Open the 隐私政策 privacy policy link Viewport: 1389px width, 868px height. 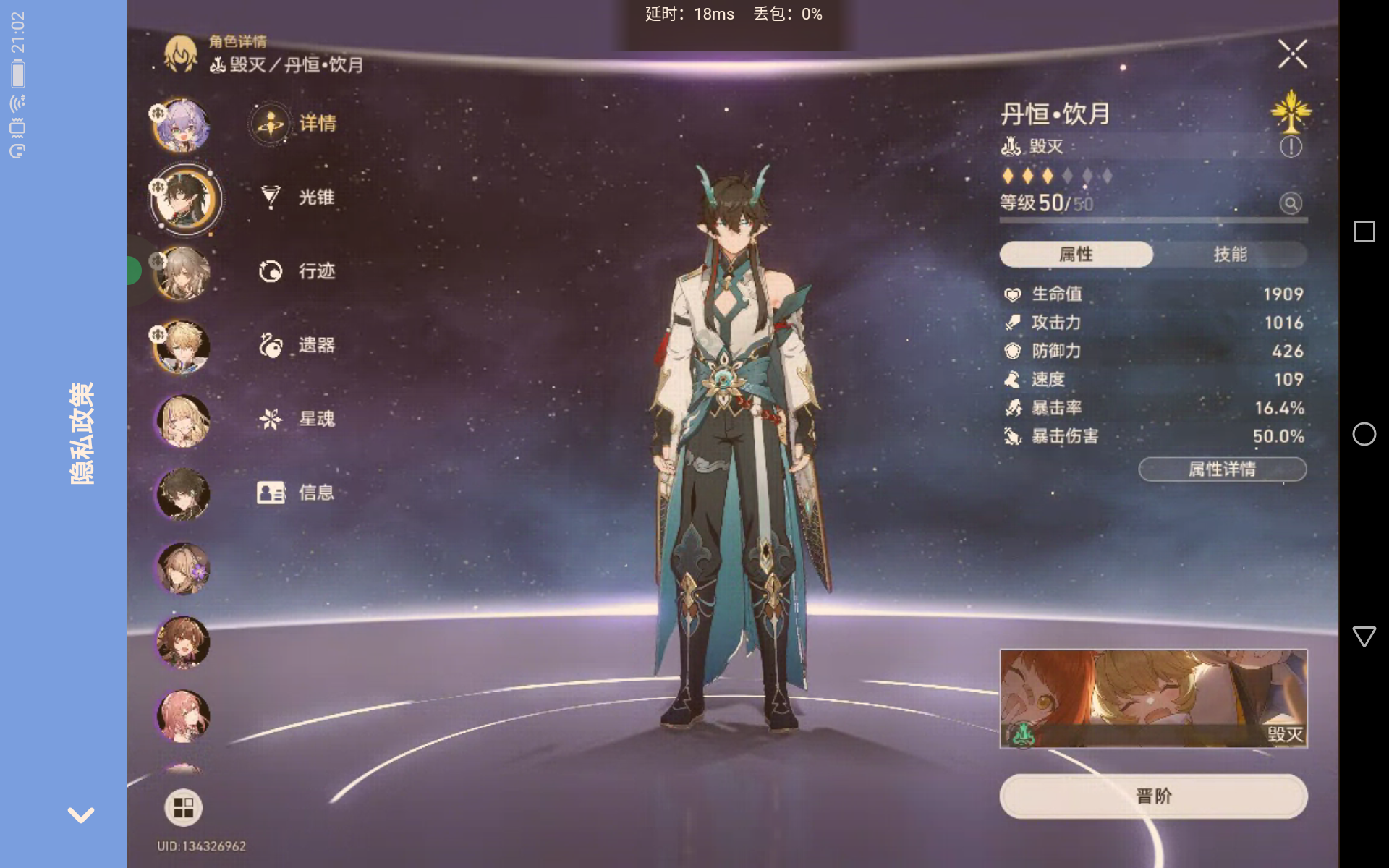click(x=81, y=433)
